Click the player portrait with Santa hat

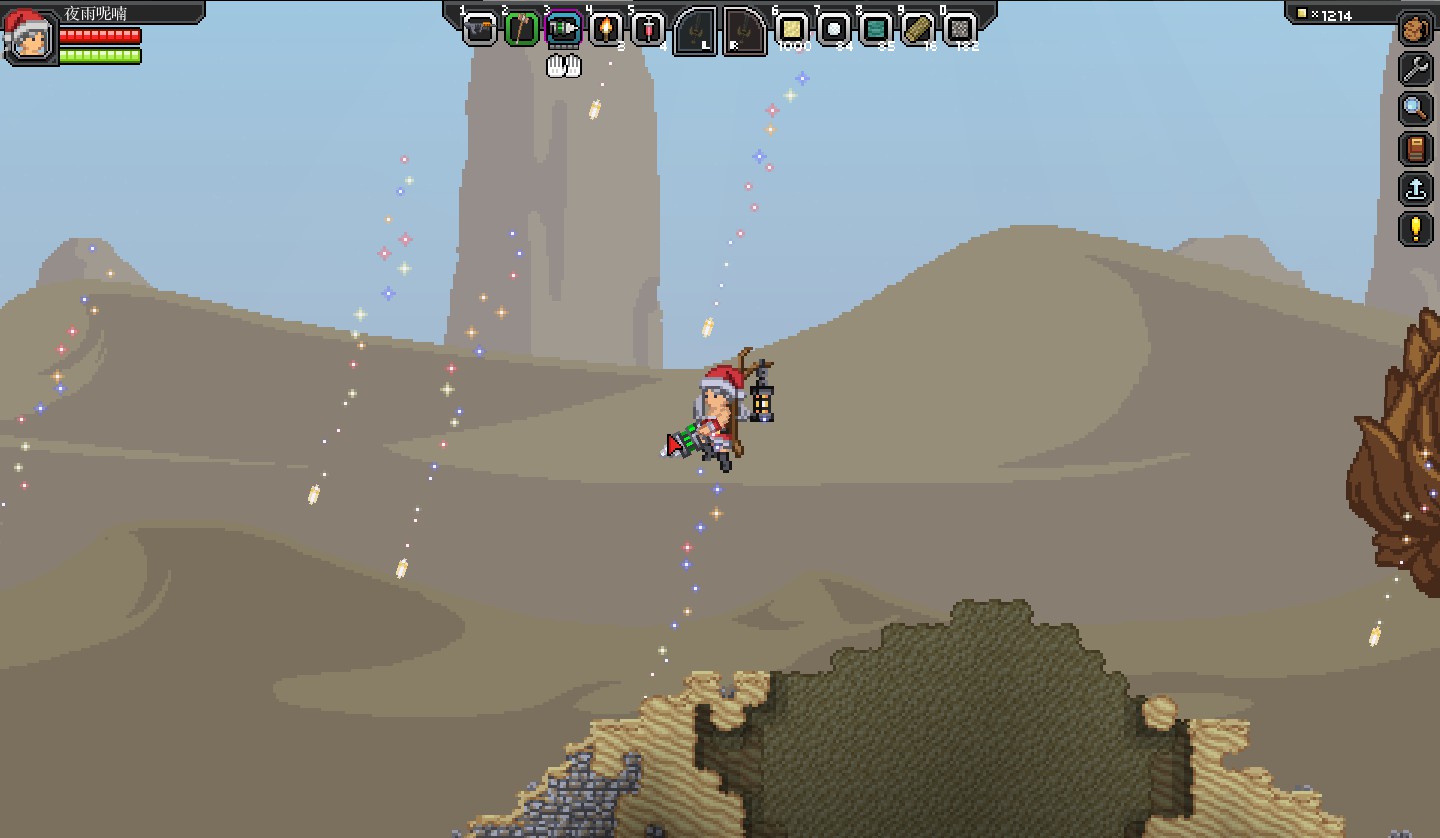tap(27, 36)
